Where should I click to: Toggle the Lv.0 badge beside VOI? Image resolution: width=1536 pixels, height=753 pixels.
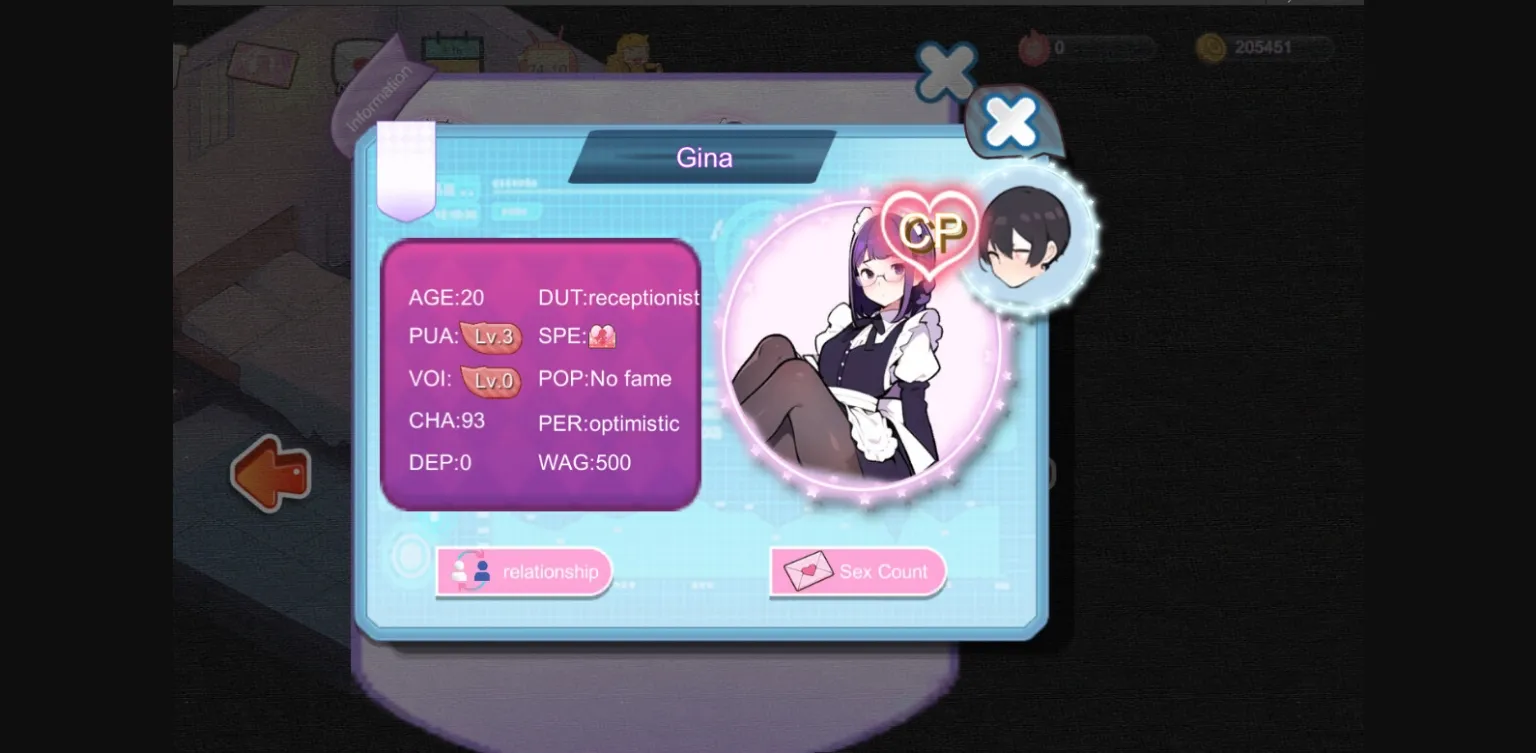491,381
